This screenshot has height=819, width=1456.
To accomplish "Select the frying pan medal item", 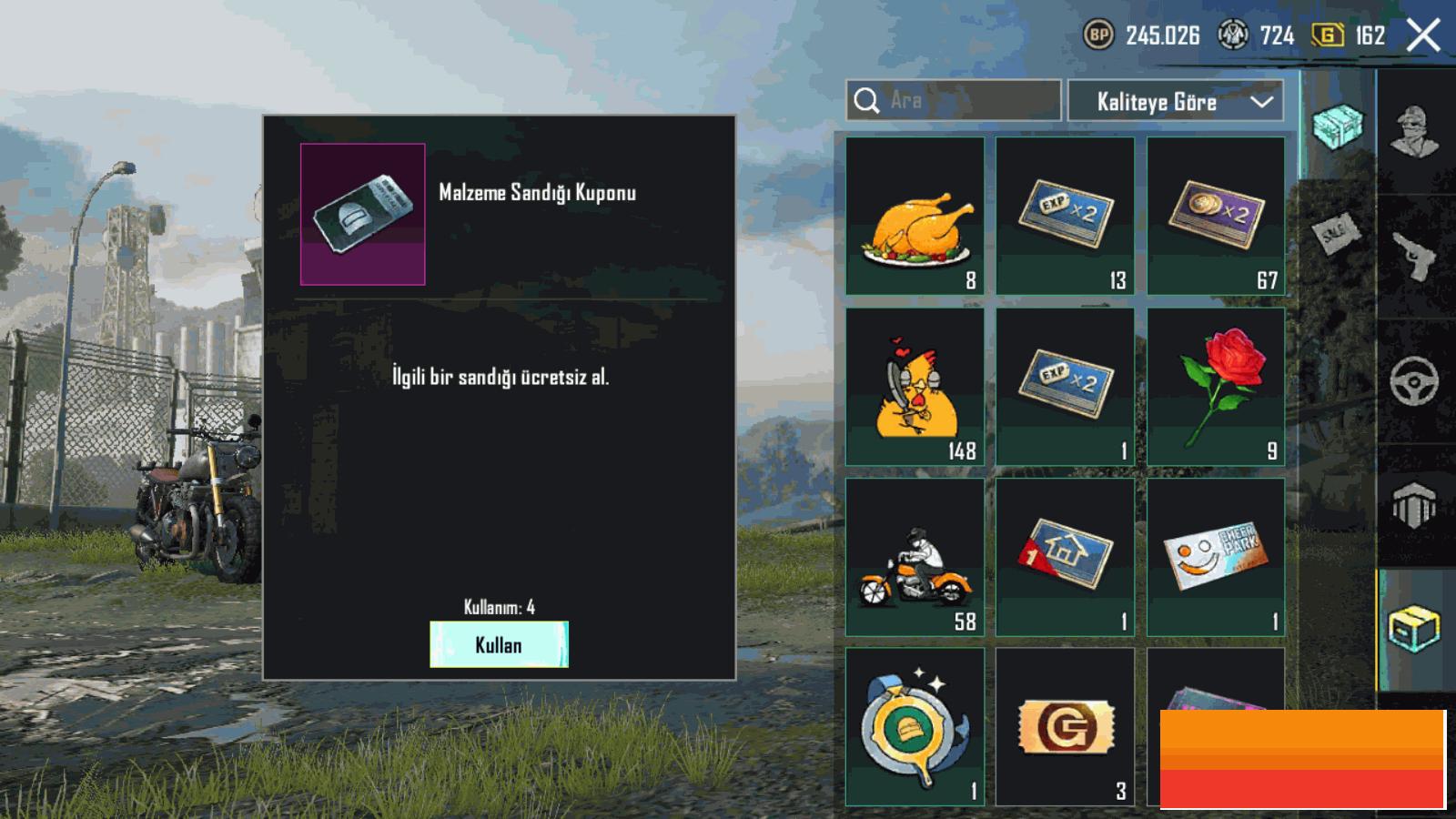I will pos(915,726).
